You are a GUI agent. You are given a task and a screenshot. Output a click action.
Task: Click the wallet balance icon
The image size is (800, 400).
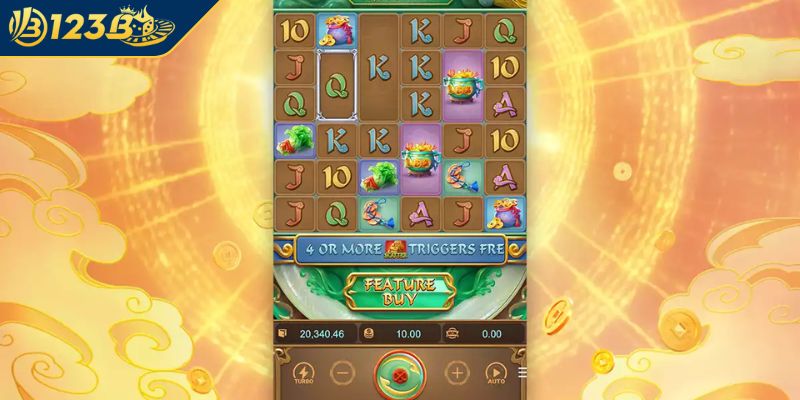(x=281, y=333)
